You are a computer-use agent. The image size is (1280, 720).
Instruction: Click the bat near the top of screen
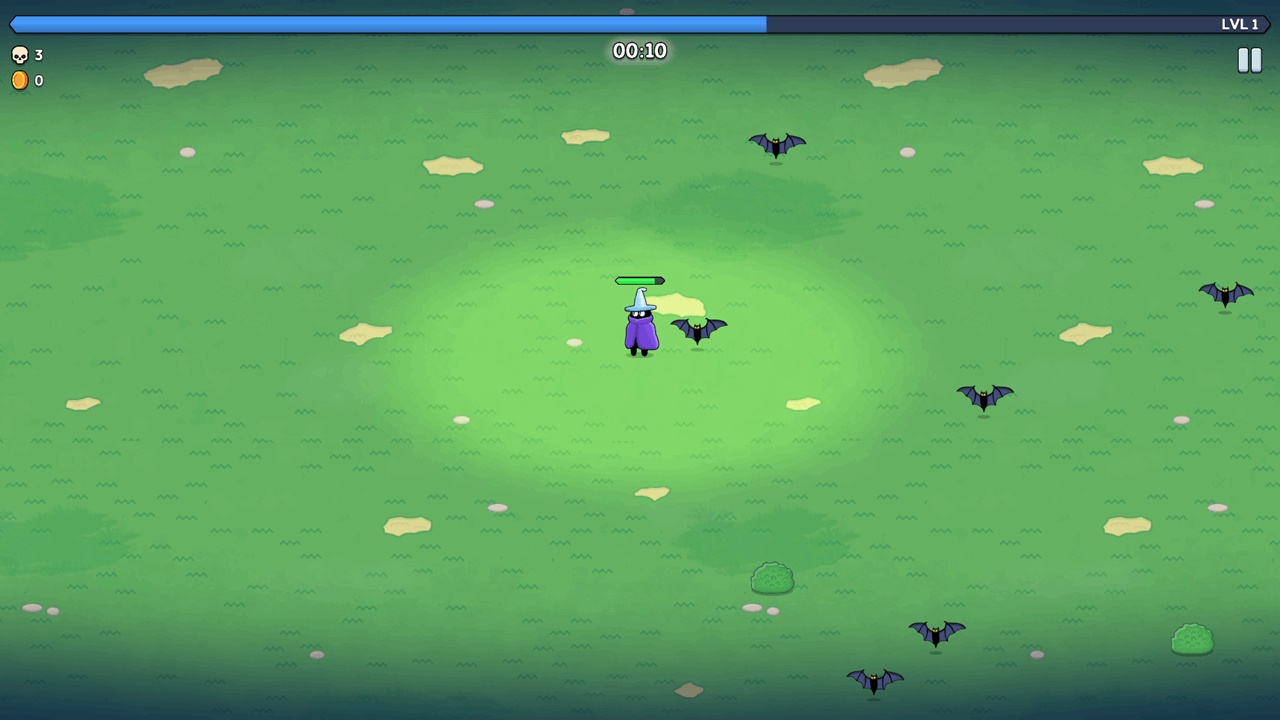775,145
